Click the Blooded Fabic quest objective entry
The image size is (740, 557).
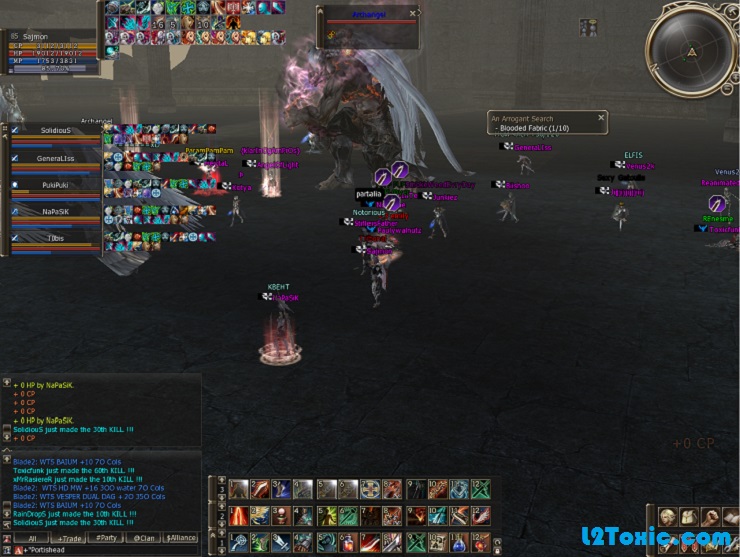pos(532,129)
